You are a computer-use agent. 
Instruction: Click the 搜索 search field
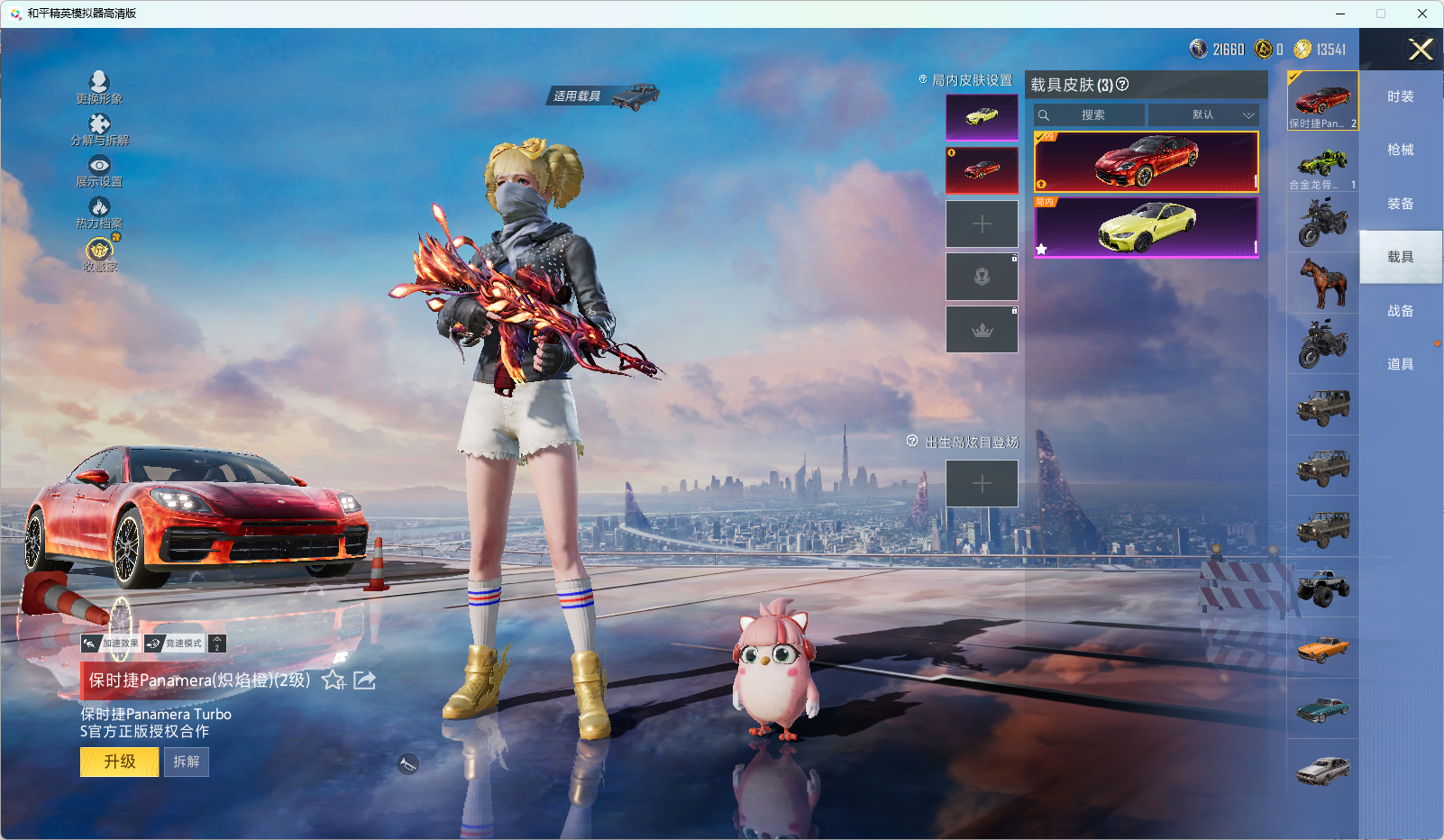(1092, 115)
